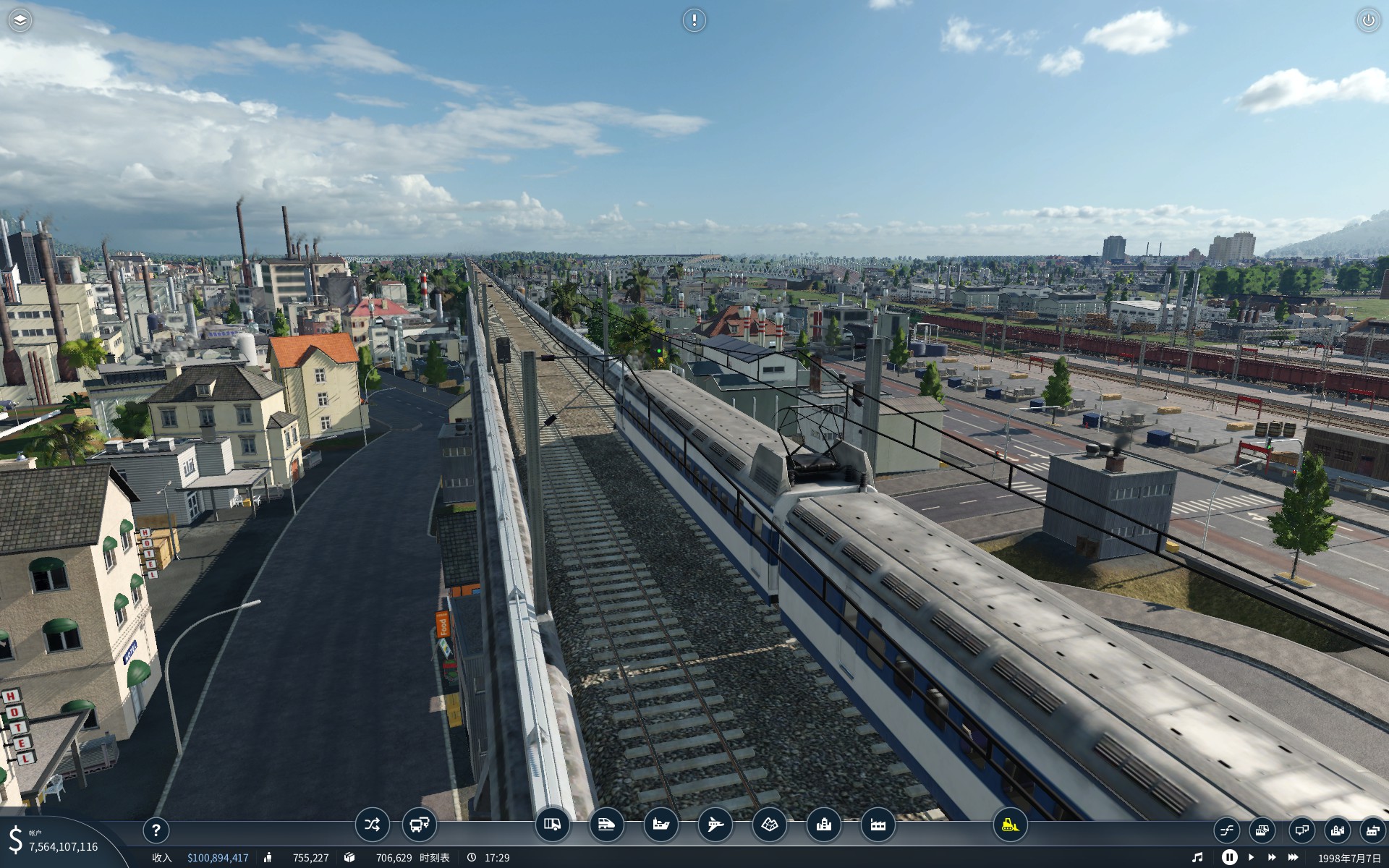
Task: Open the 时刻表 timetable
Action: 434,858
